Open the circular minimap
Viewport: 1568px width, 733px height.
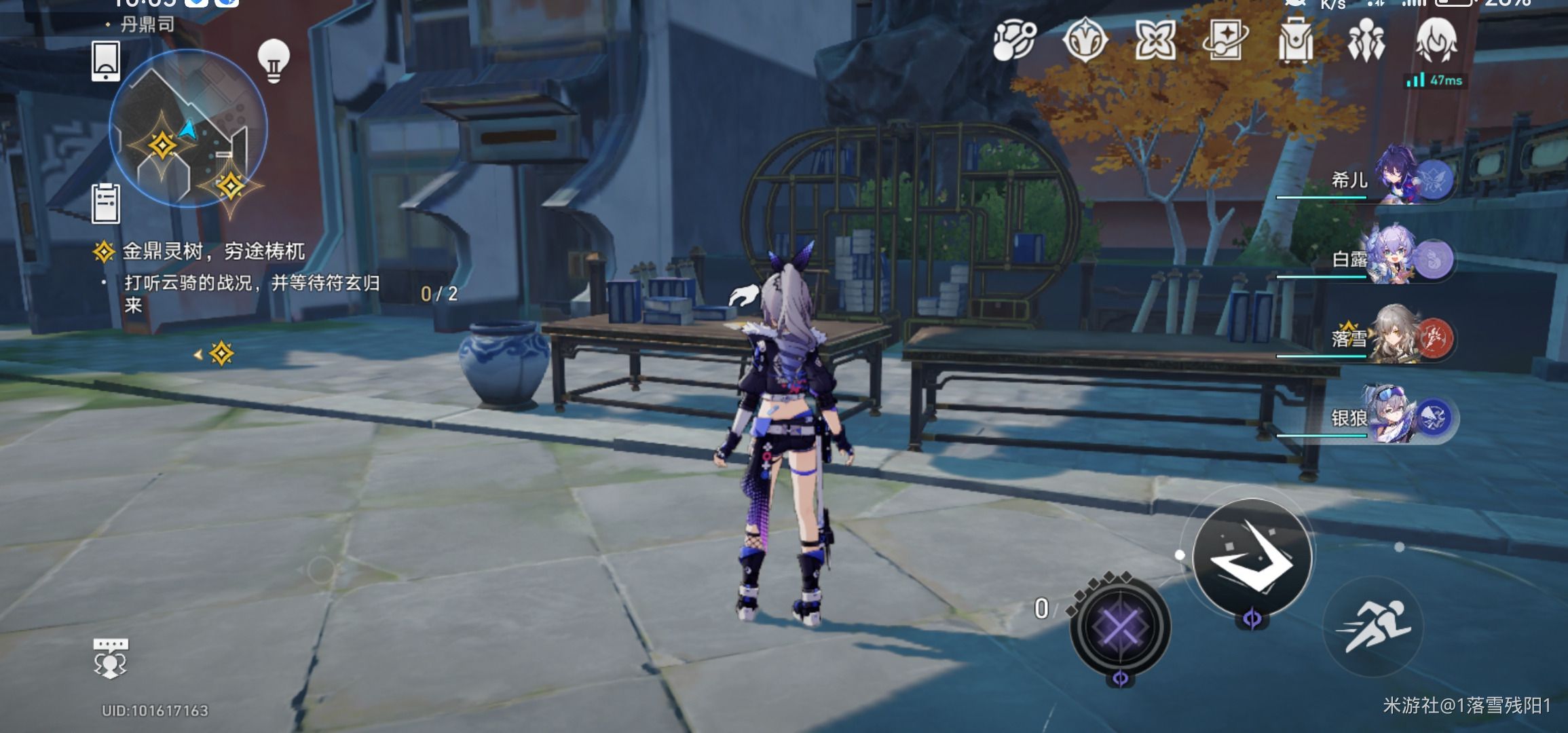tap(188, 128)
